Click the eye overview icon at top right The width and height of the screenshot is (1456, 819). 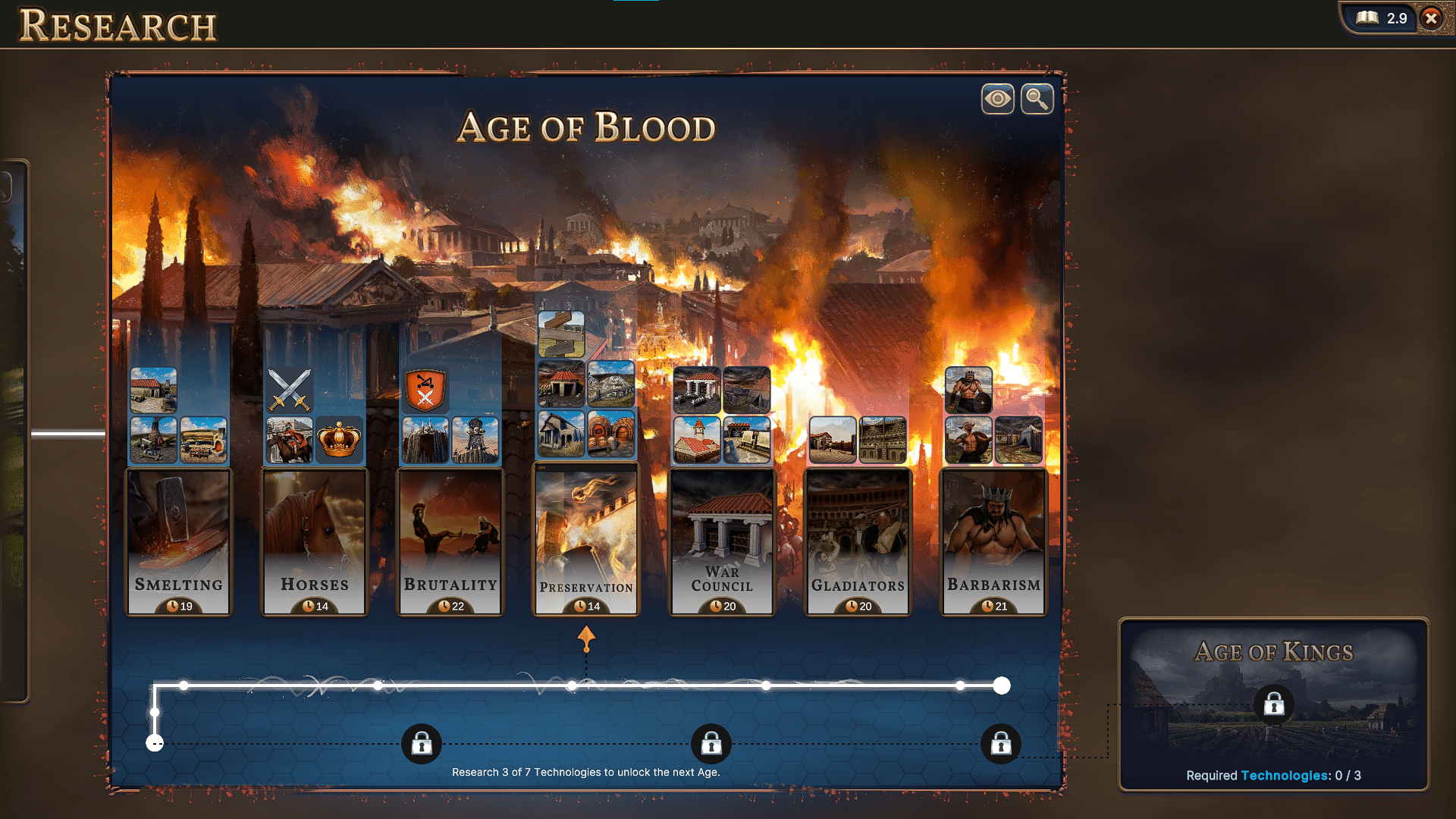coord(997,99)
